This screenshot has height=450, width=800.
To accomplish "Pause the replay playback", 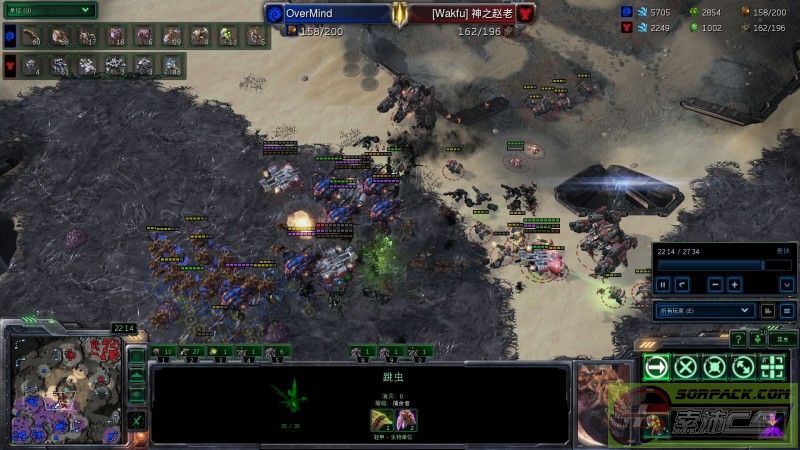I will coord(663,284).
